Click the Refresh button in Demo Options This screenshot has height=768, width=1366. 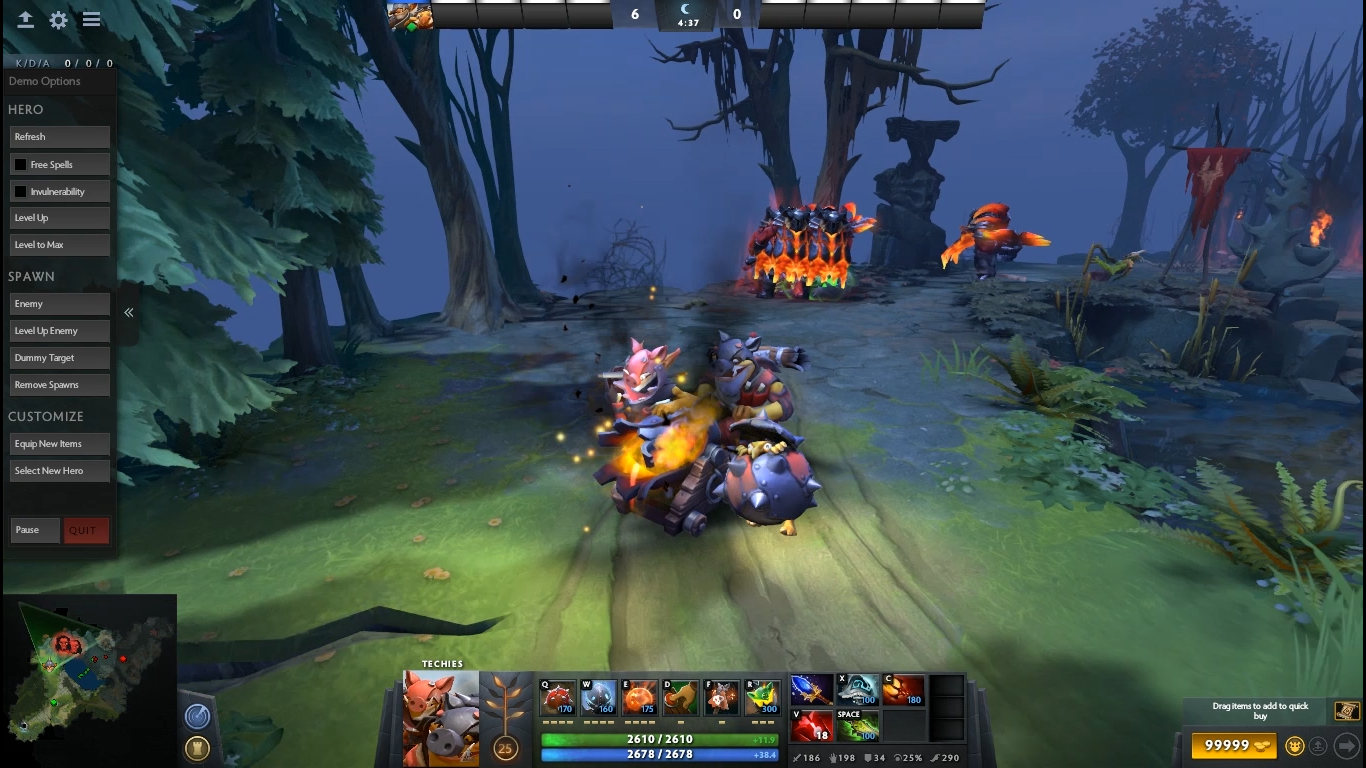[59, 137]
